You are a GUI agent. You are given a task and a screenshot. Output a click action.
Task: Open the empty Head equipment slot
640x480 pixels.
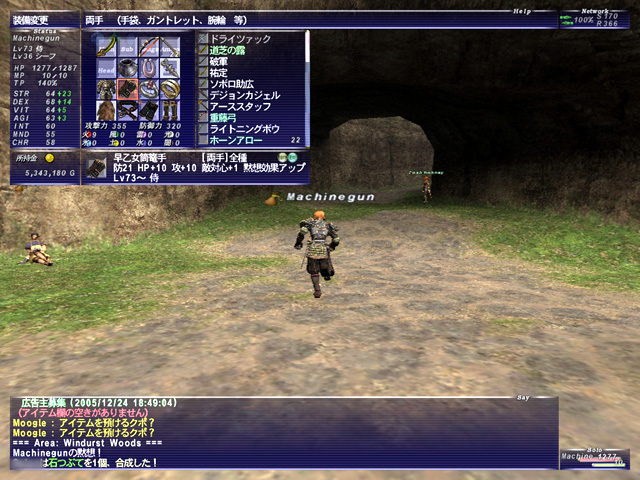pyautogui.click(x=107, y=68)
